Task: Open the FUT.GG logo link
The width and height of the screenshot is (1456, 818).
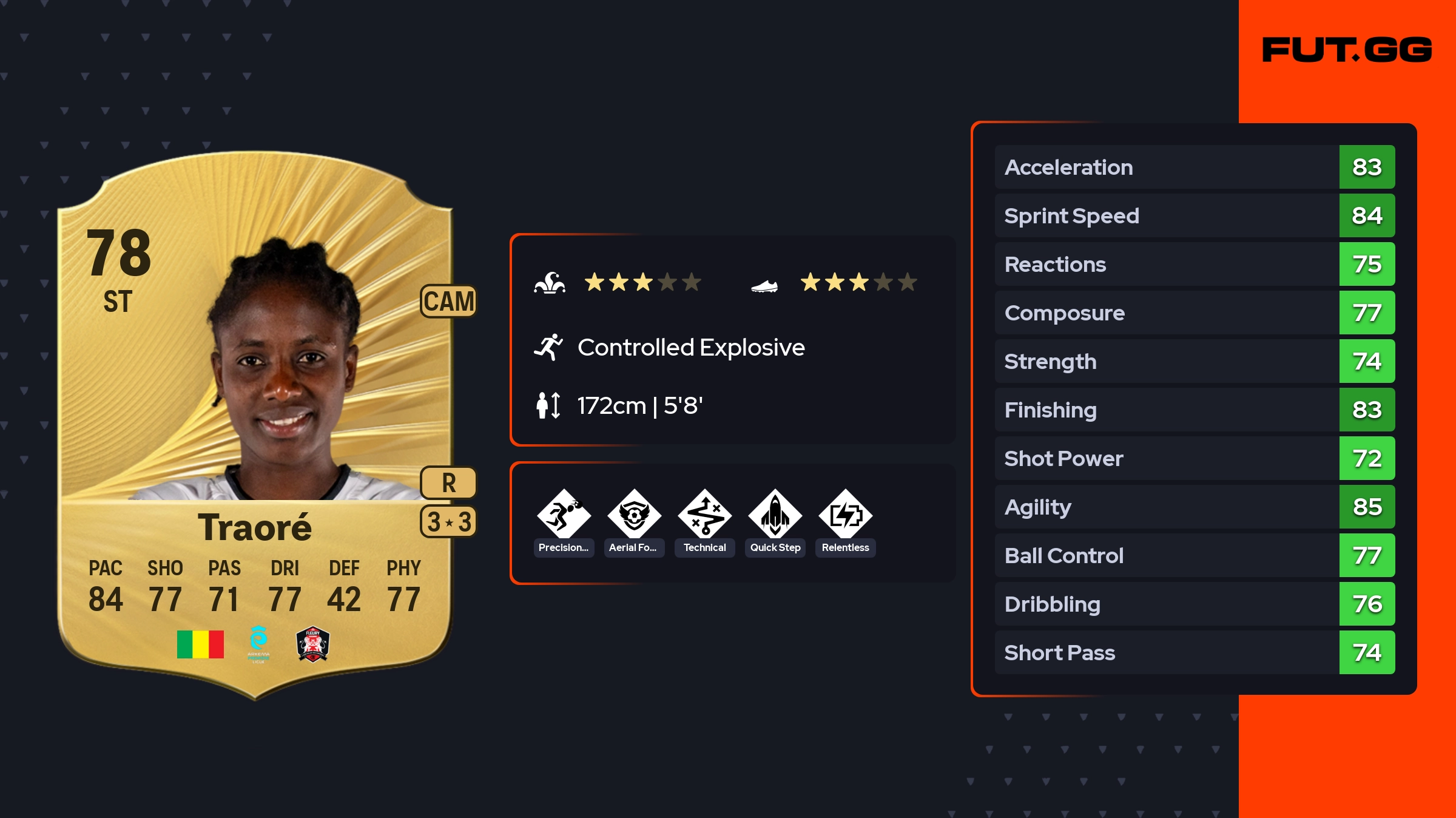Action: (x=1347, y=50)
